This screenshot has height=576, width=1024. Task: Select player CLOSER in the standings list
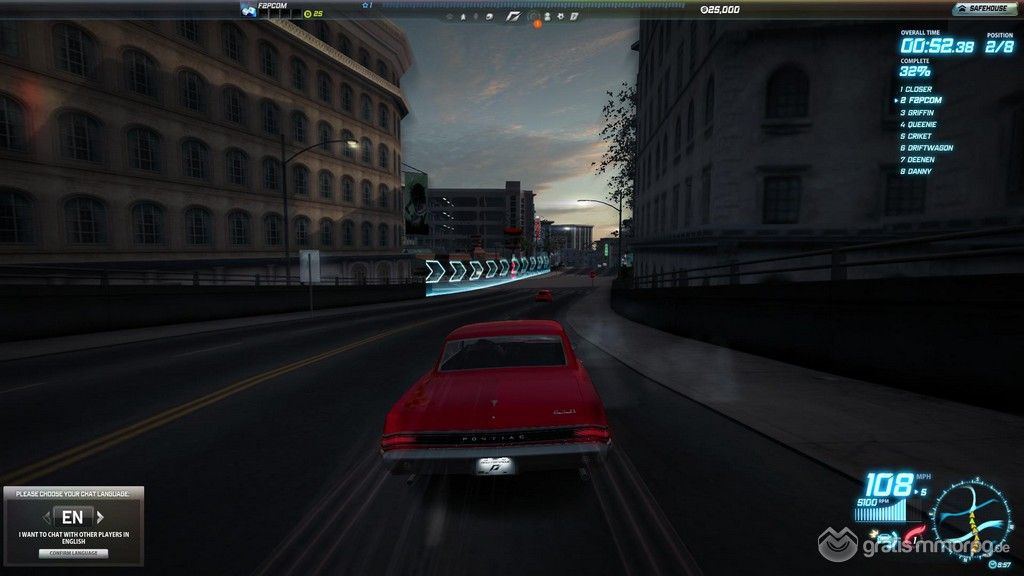coord(918,89)
